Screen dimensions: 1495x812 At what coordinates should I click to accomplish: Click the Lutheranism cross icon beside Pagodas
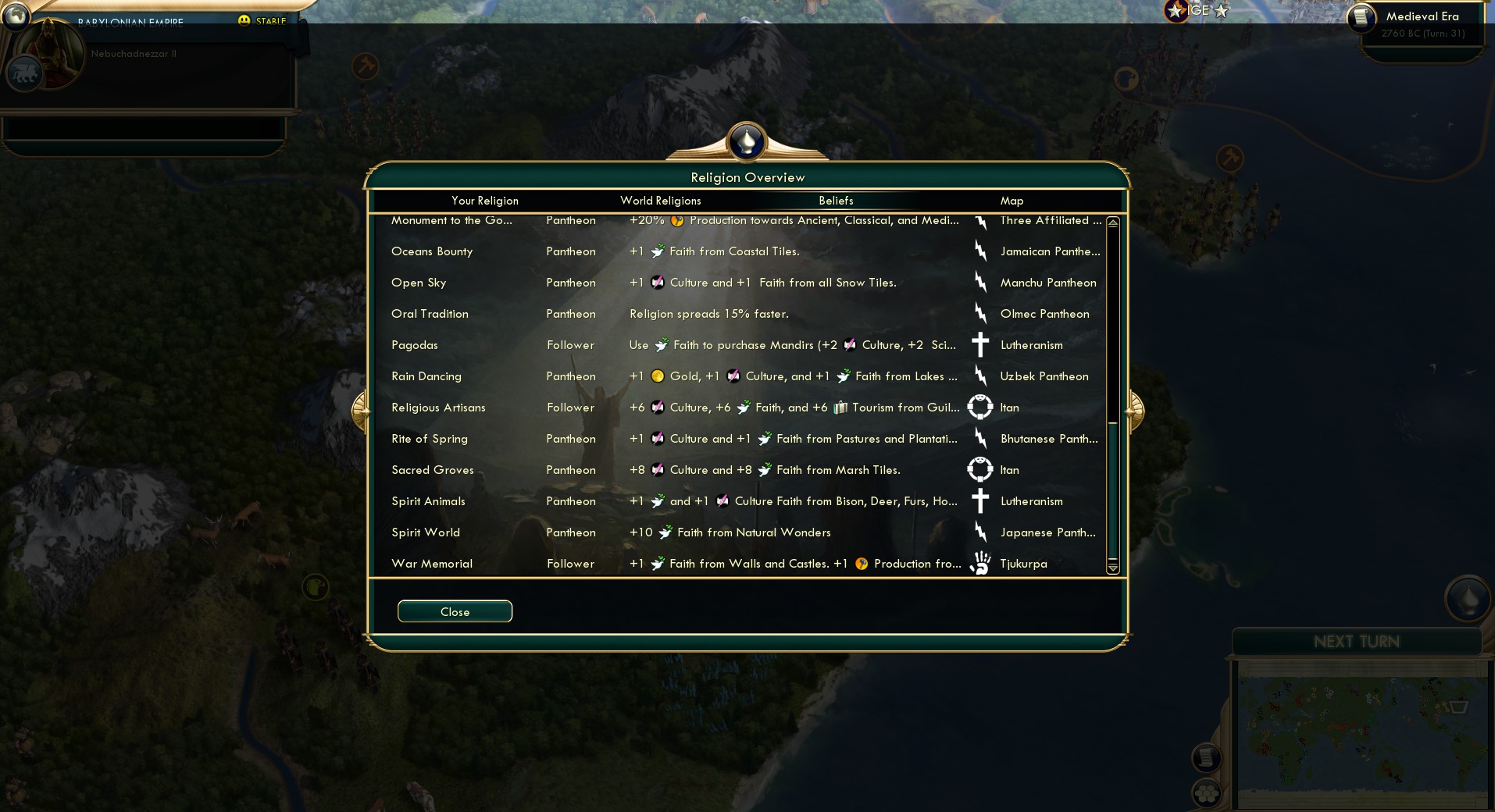coord(981,345)
